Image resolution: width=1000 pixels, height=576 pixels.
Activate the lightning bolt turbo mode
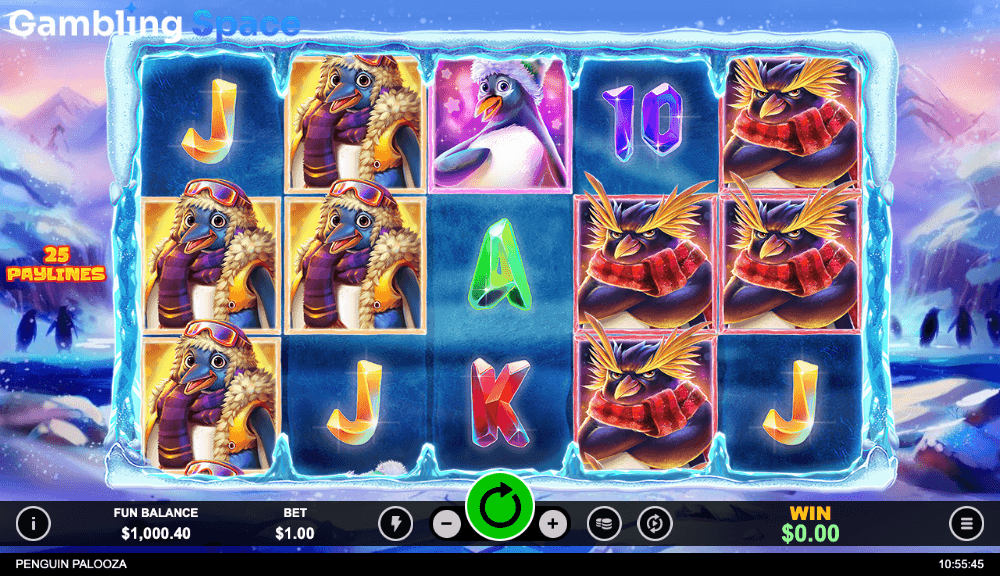(395, 523)
